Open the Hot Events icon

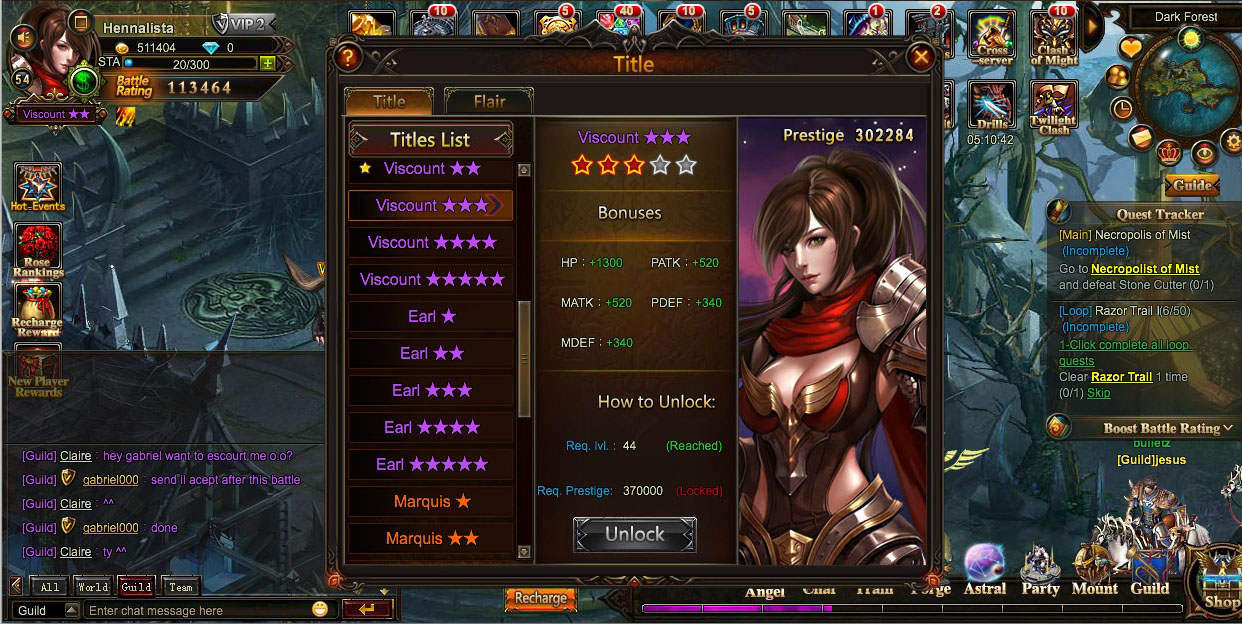tap(38, 187)
